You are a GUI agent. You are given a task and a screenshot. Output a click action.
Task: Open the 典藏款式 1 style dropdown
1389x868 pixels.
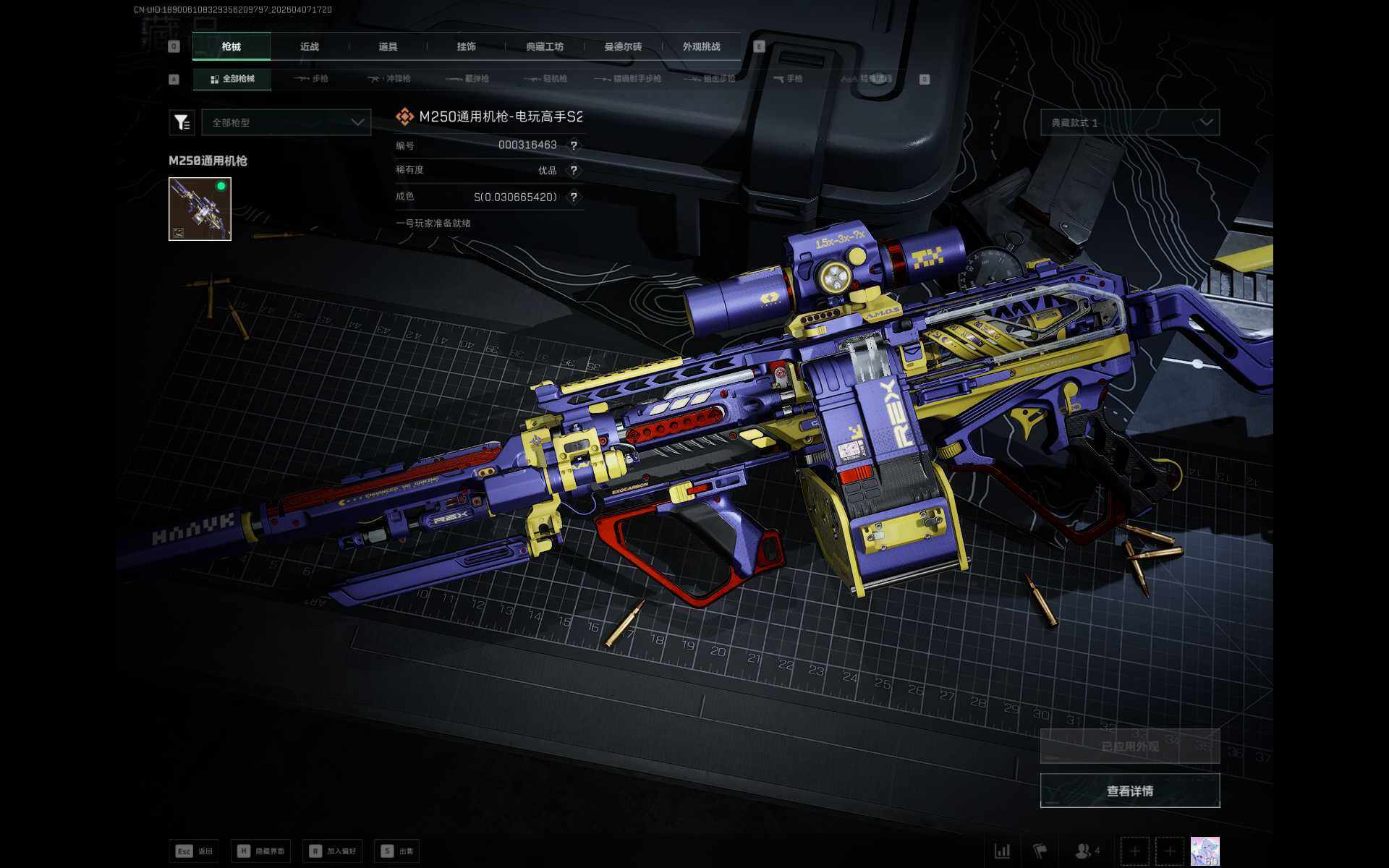tap(1129, 123)
